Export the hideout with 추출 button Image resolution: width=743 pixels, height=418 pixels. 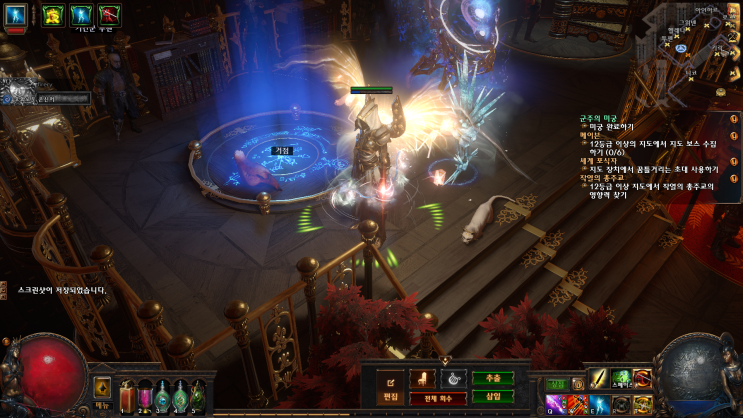[493, 378]
